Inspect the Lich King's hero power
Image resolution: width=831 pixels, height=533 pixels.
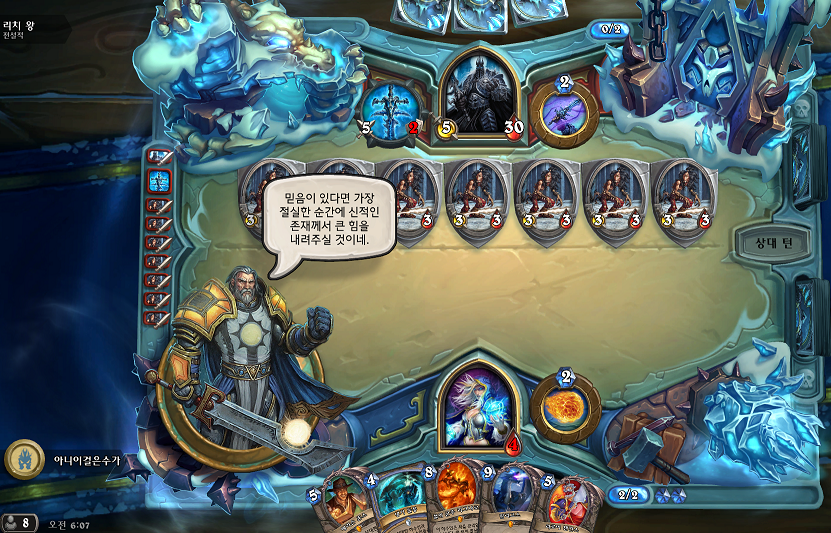point(564,111)
